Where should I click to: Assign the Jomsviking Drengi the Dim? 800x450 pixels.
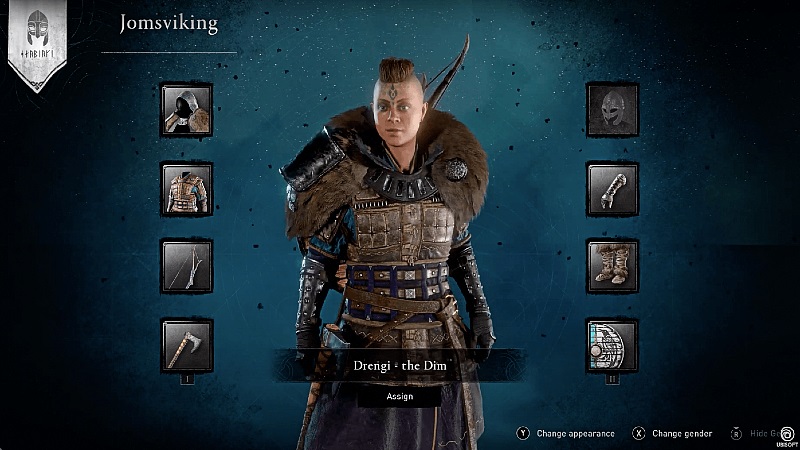click(400, 396)
